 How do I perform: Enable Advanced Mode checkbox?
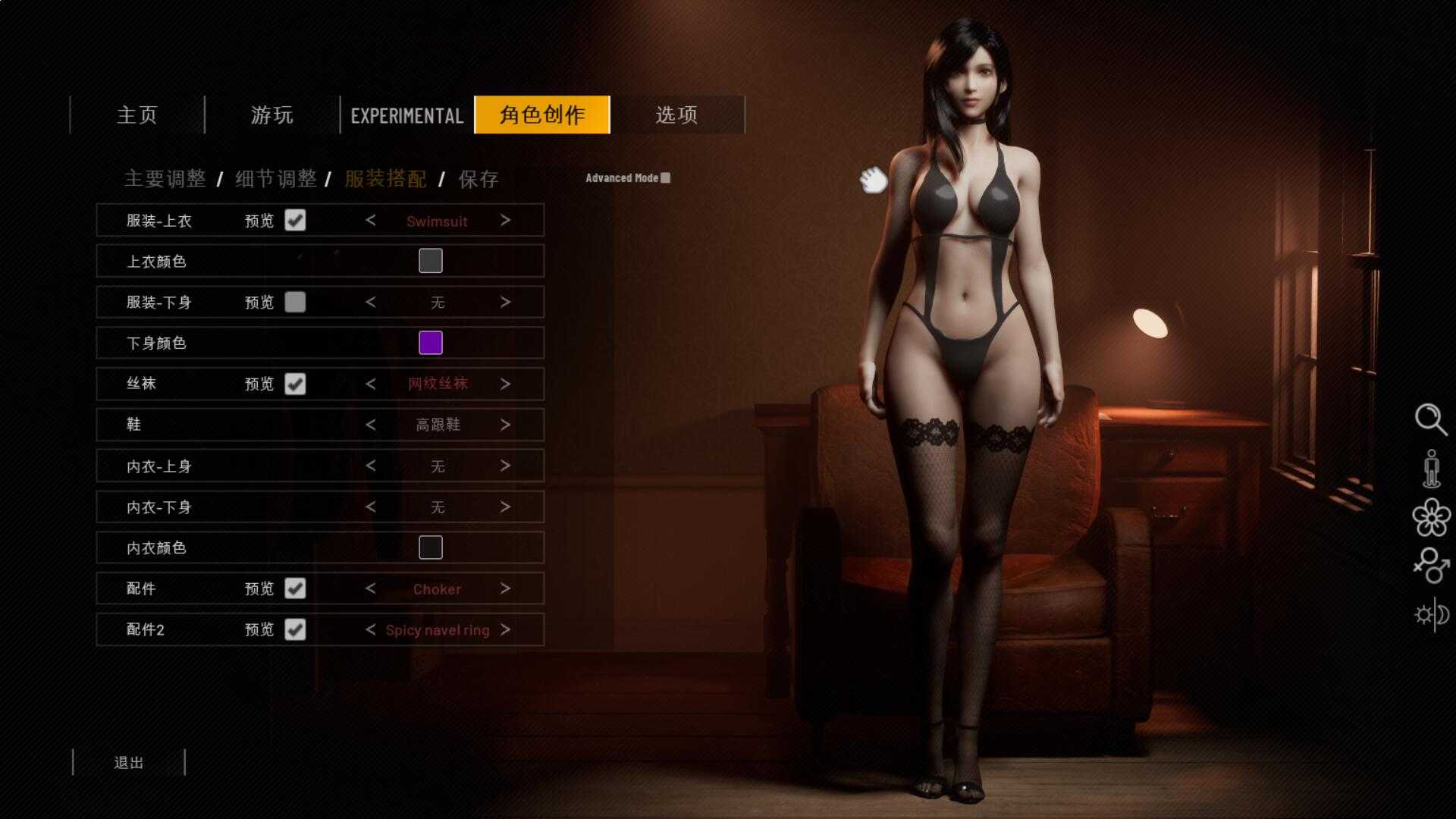coord(666,177)
